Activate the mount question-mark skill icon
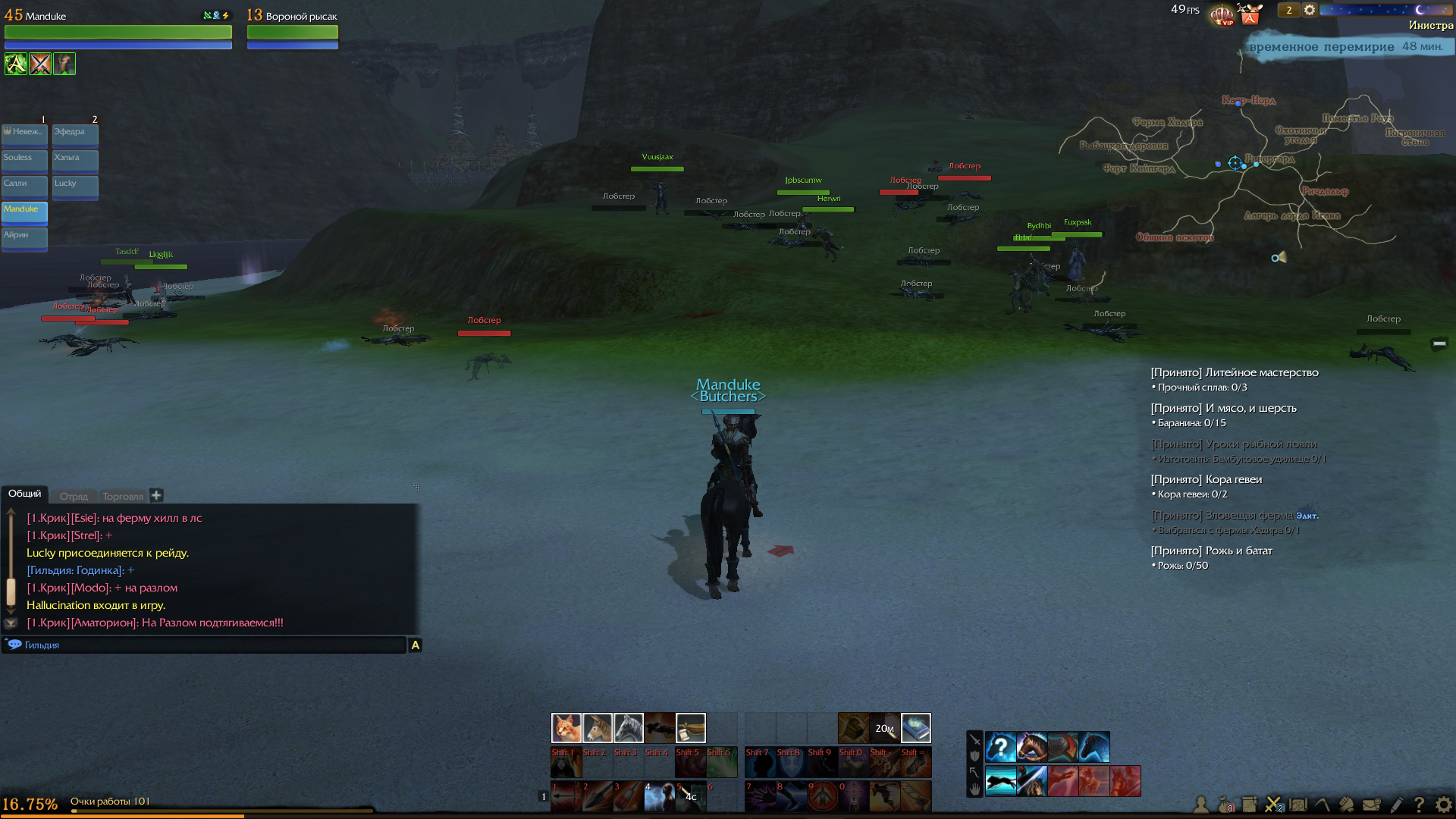Screen dimensions: 1456x819 1000,747
